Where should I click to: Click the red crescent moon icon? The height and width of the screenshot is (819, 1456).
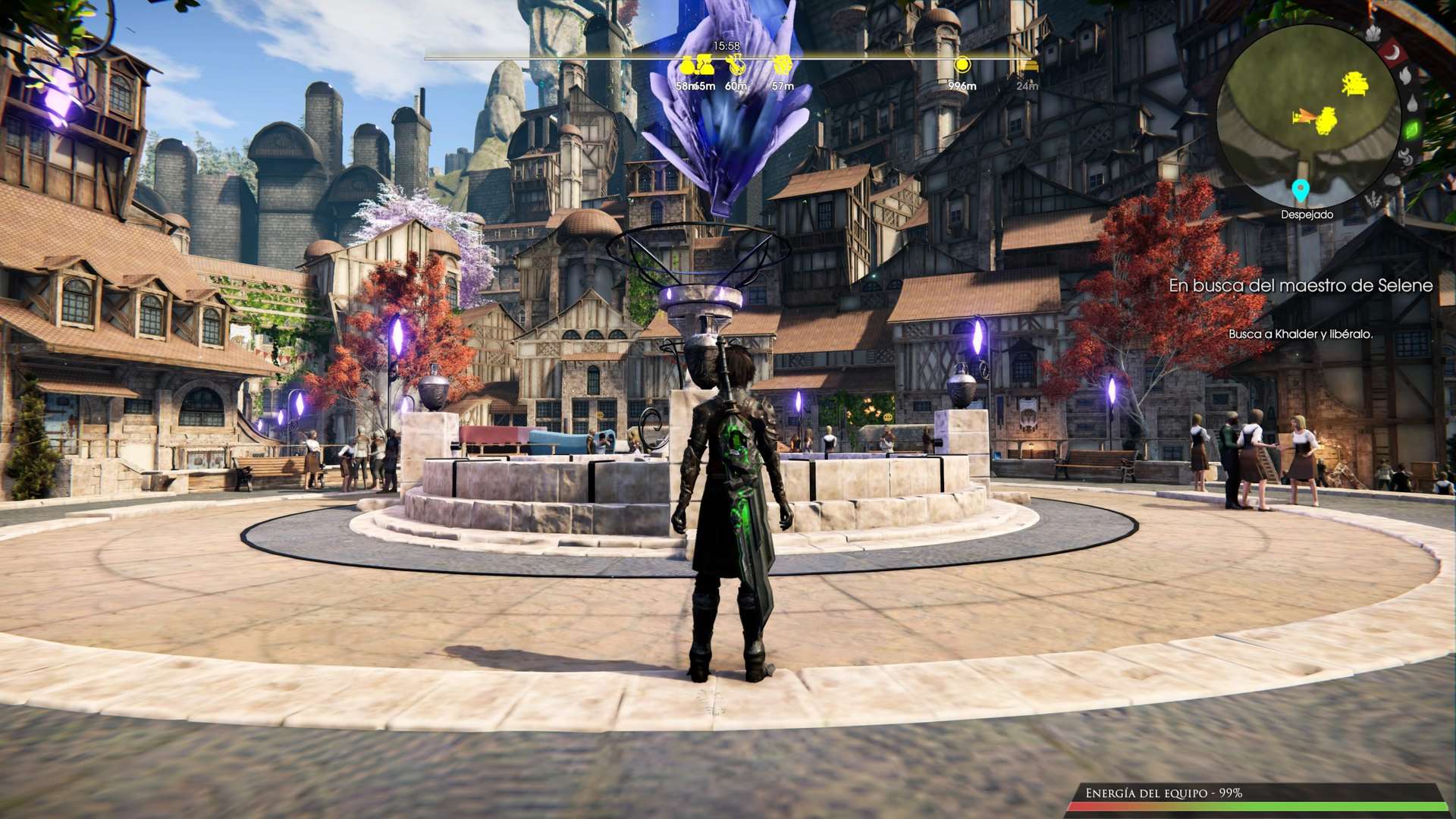[x=1392, y=52]
